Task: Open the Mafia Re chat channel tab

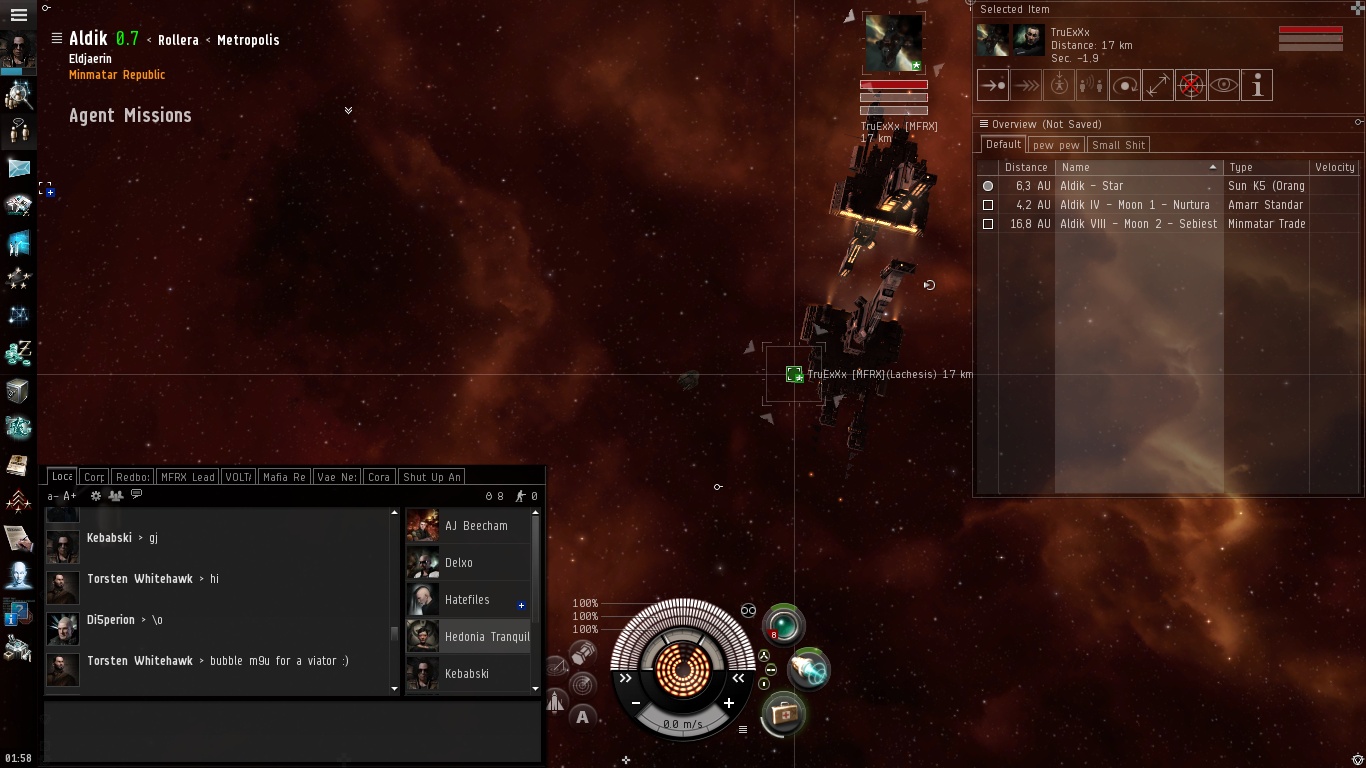Action: click(x=284, y=477)
